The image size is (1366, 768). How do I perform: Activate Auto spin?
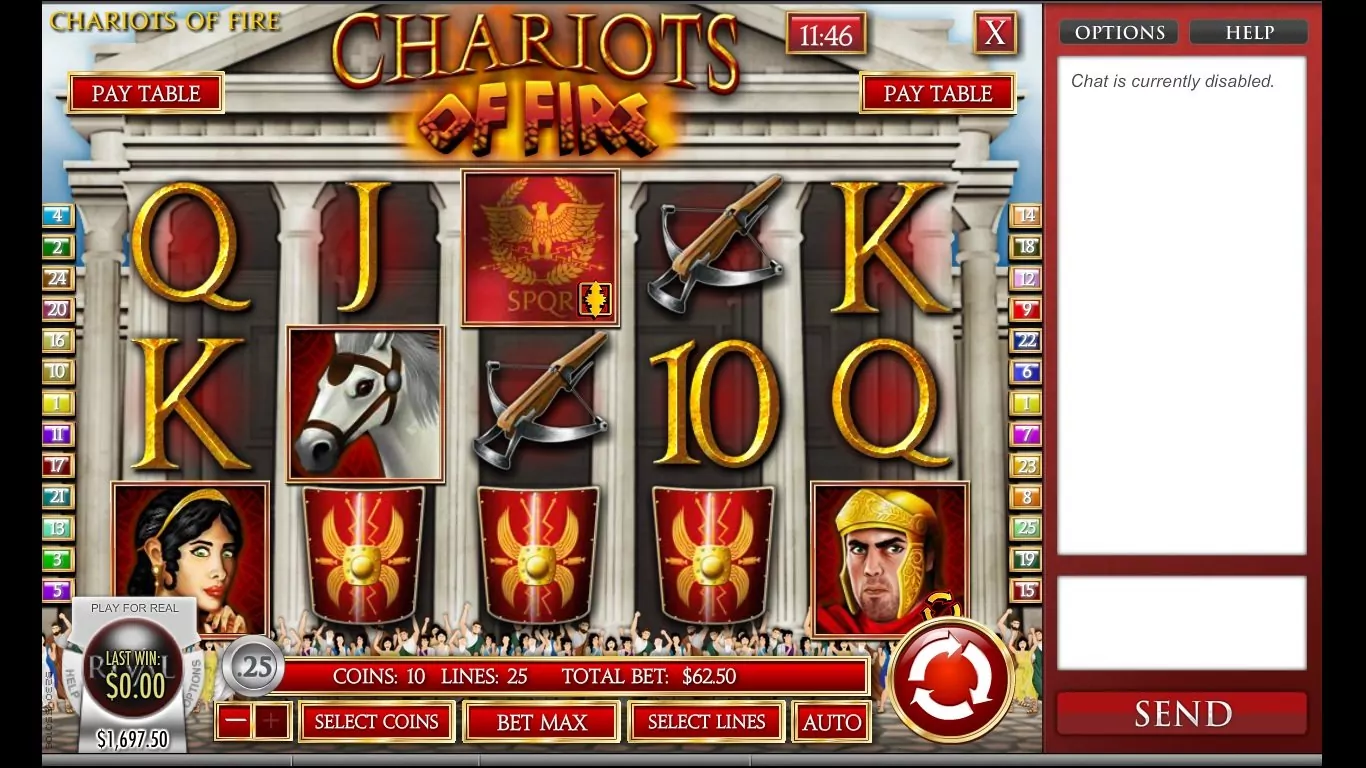(831, 722)
